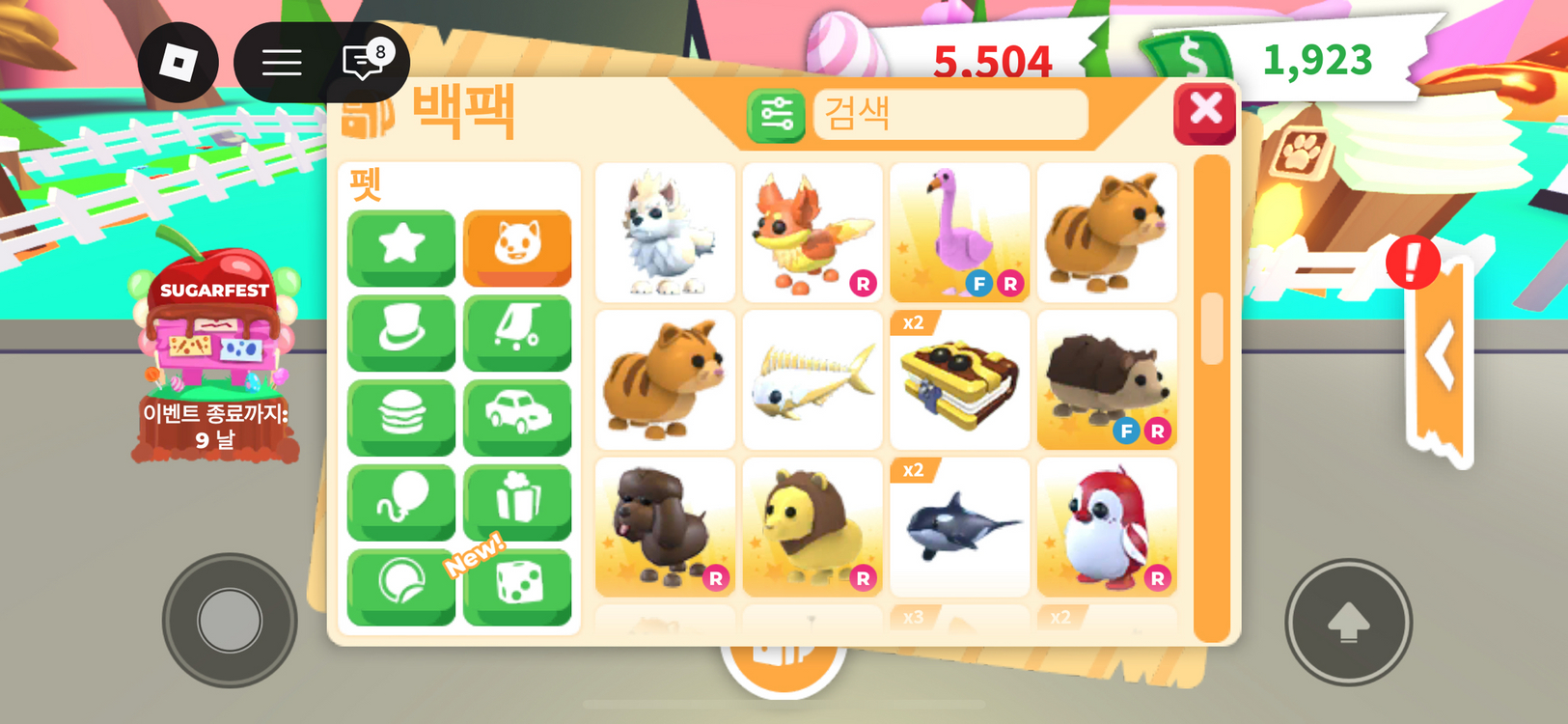
Task: Select the balloon toys category
Action: (401, 501)
